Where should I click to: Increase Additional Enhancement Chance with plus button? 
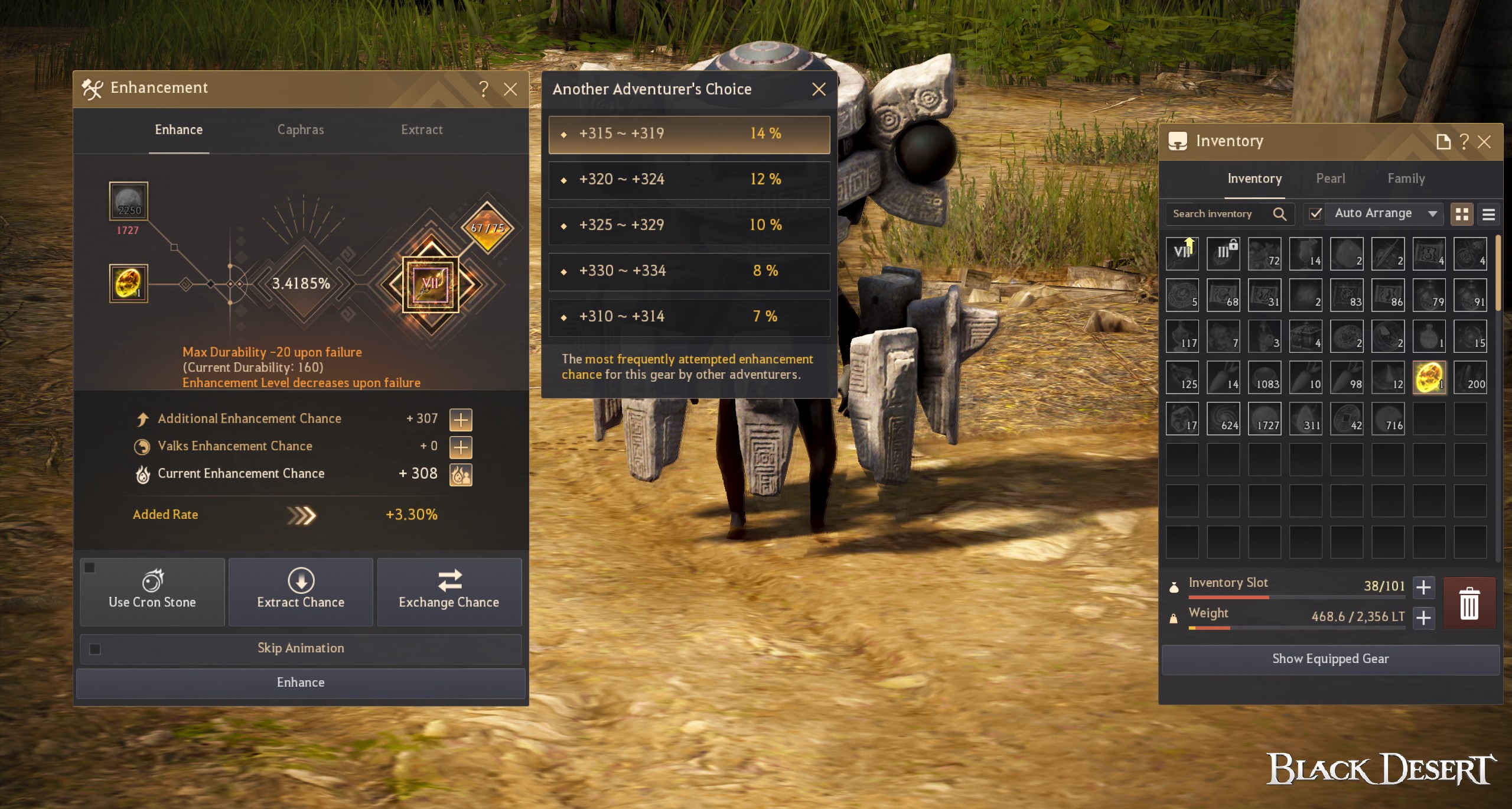click(x=461, y=420)
